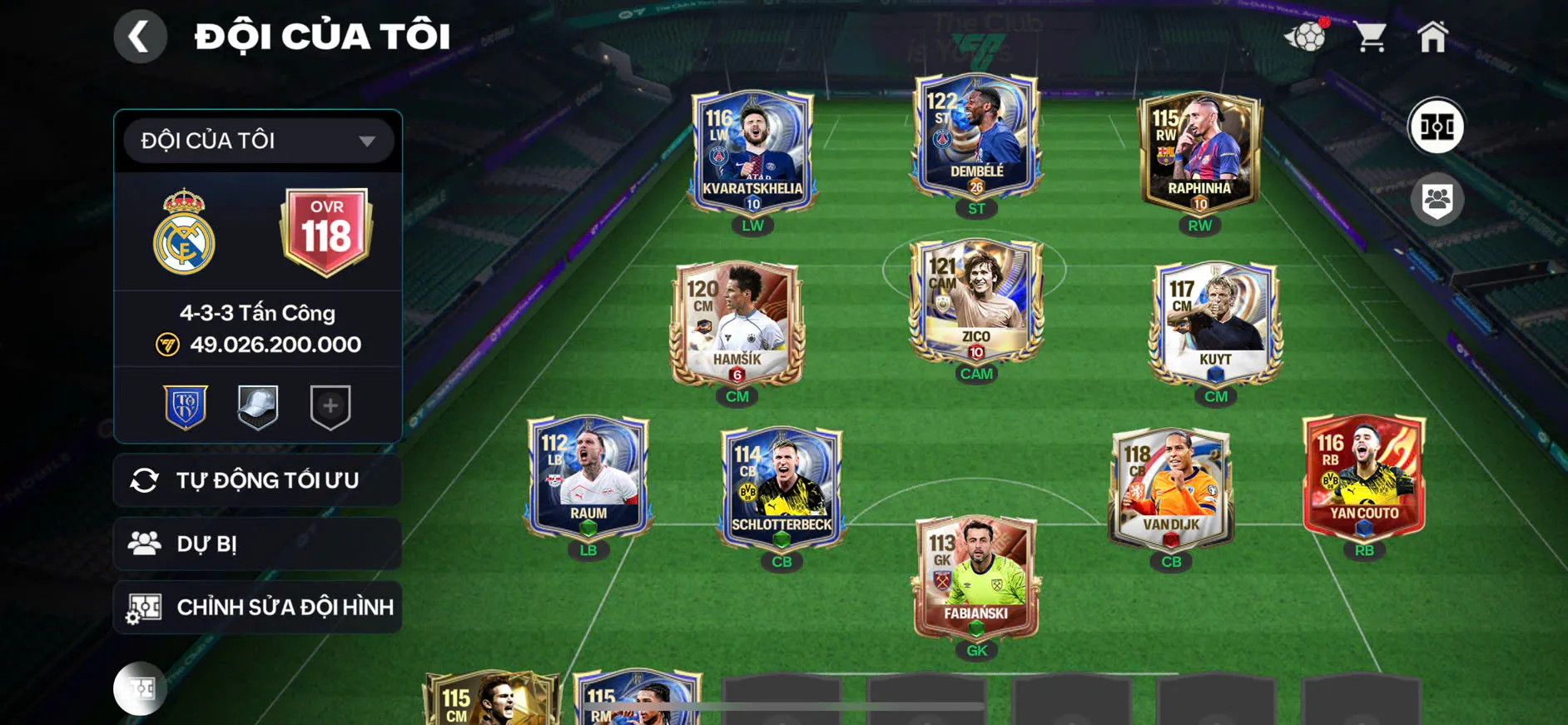Image resolution: width=1568 pixels, height=725 pixels.
Task: Open the Đội Của Tôi dropdown
Action: pos(258,141)
